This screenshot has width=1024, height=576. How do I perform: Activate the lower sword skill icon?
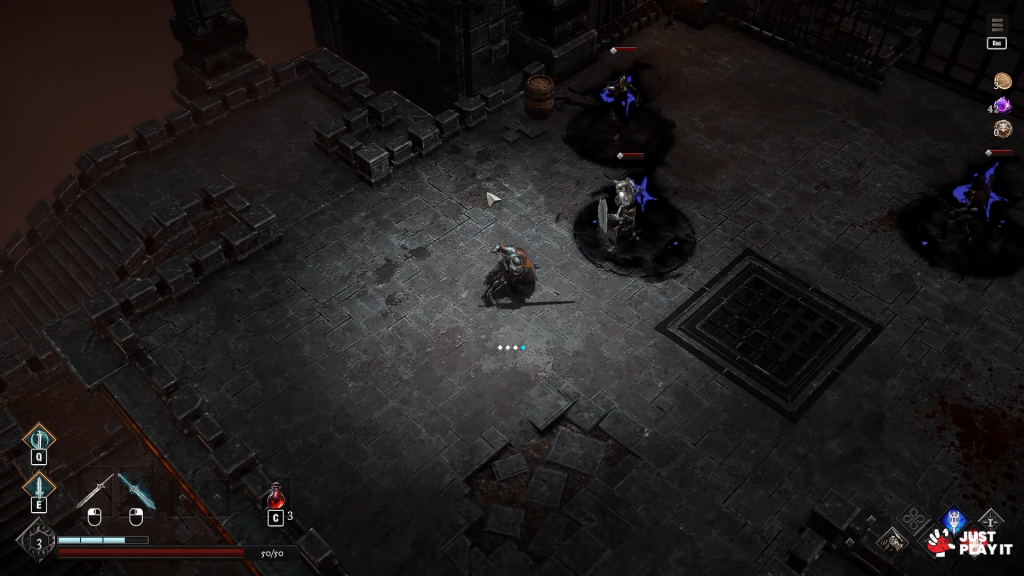pyautogui.click(x=39, y=487)
